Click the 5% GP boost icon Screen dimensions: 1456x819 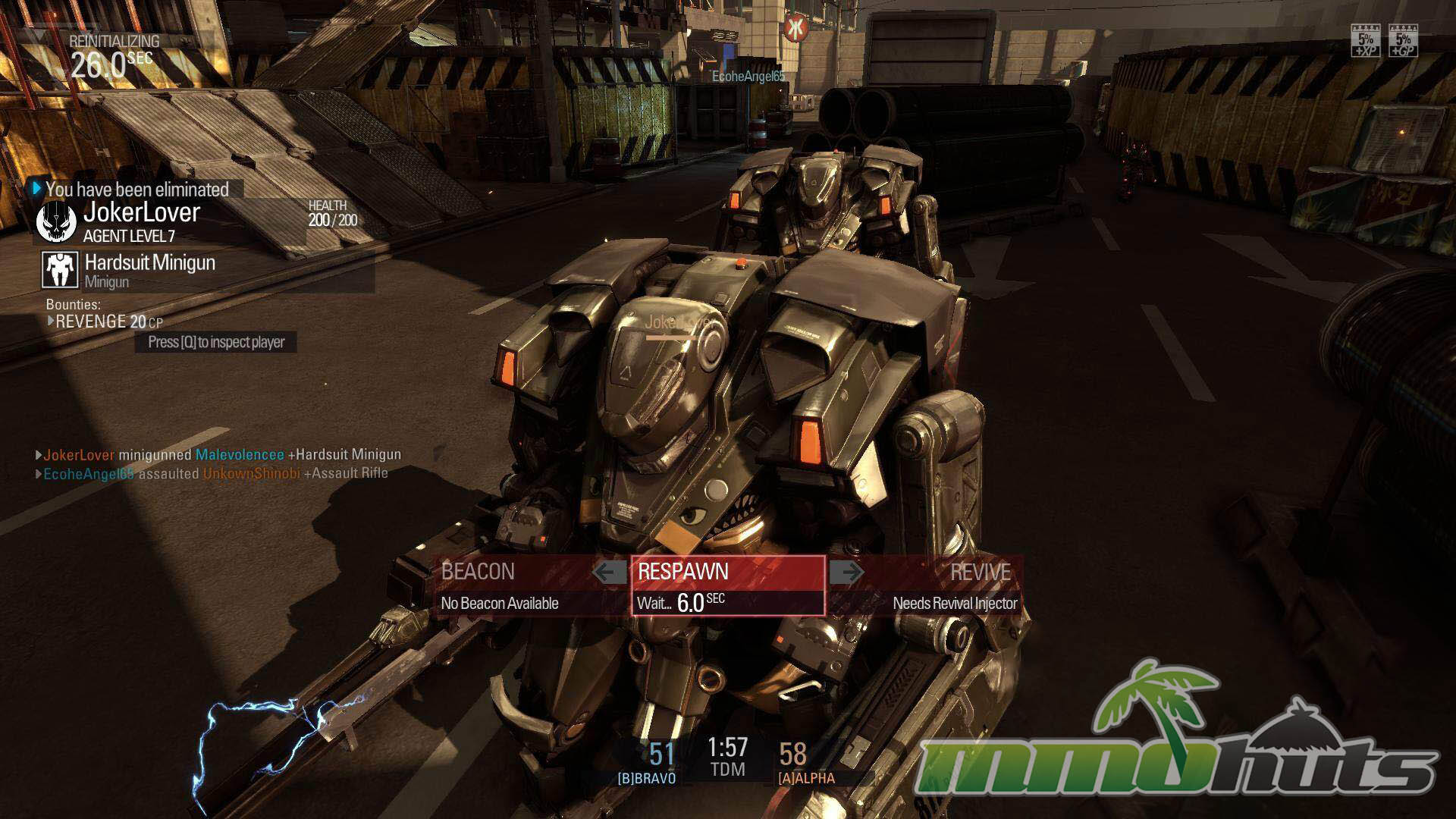pos(1402,41)
